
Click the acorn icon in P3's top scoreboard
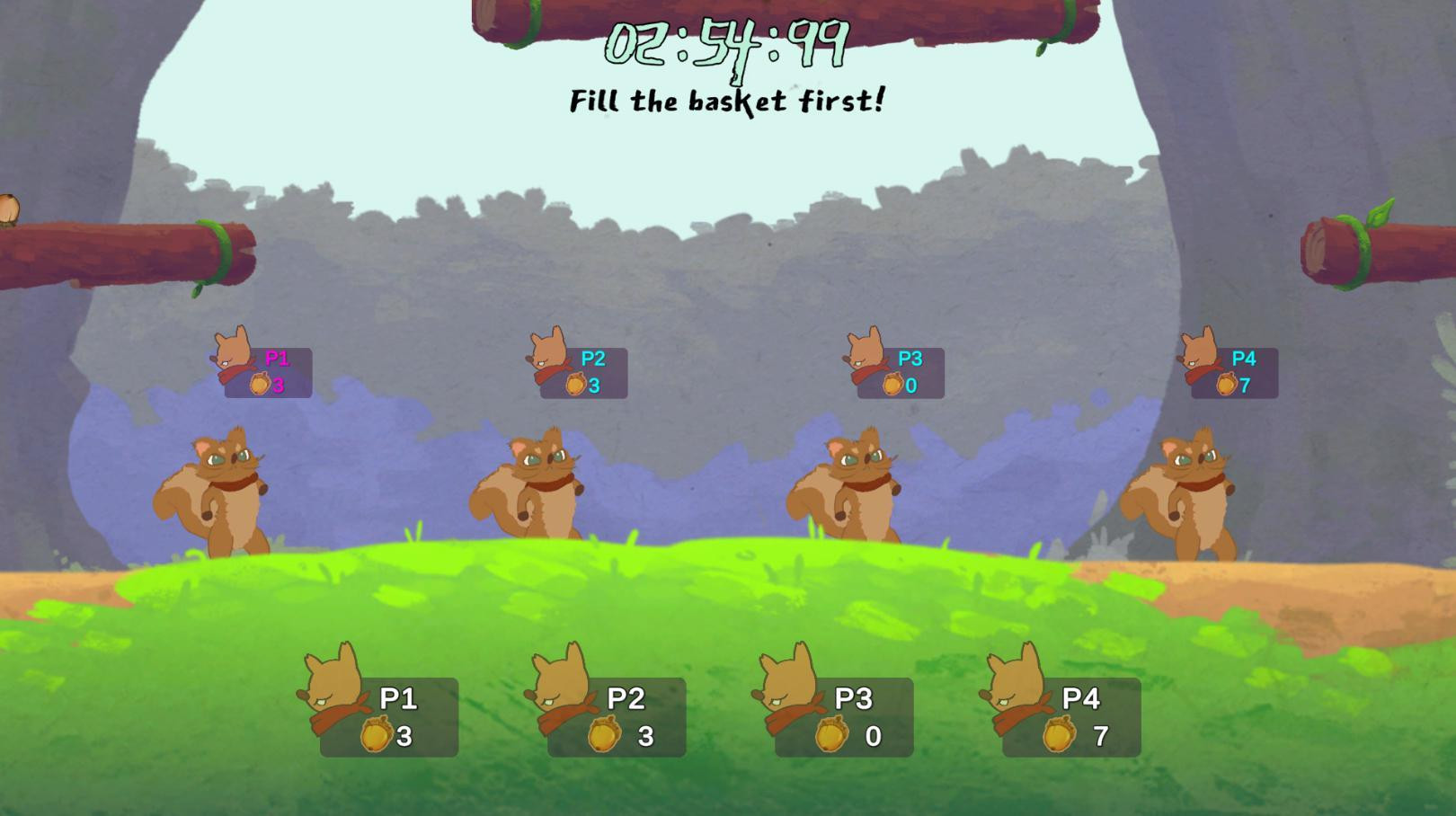[893, 385]
